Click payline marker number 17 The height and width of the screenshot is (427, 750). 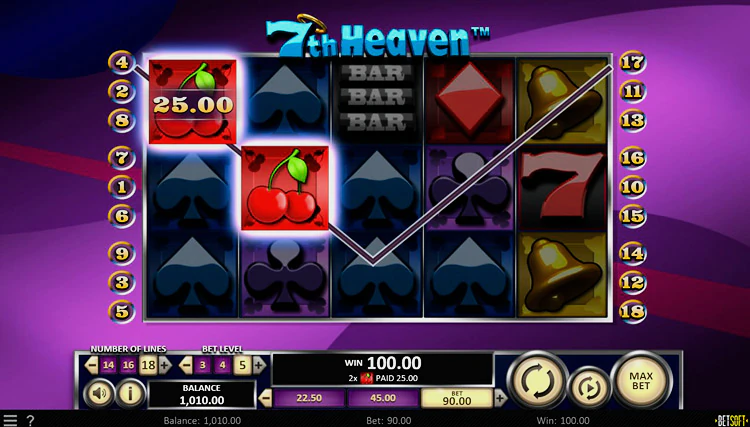[631, 62]
